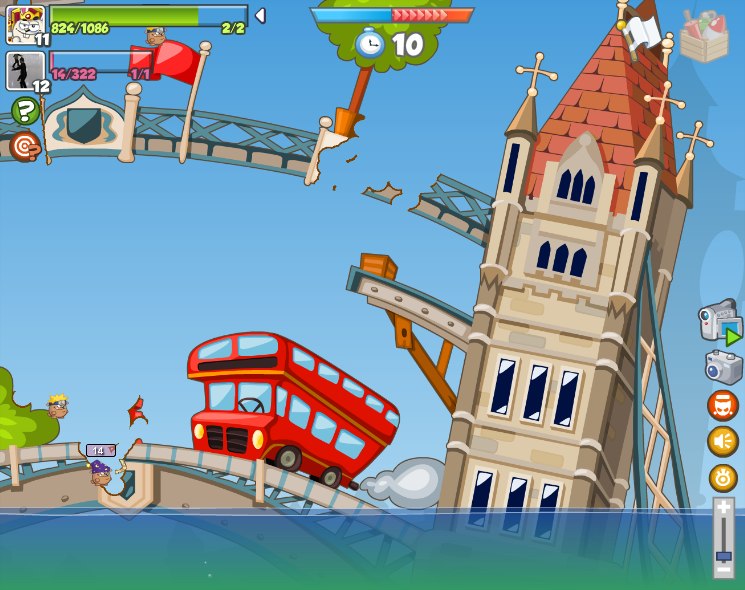Start video replay recording with camcorder icon
The width and height of the screenshot is (745, 590).
coord(721,323)
